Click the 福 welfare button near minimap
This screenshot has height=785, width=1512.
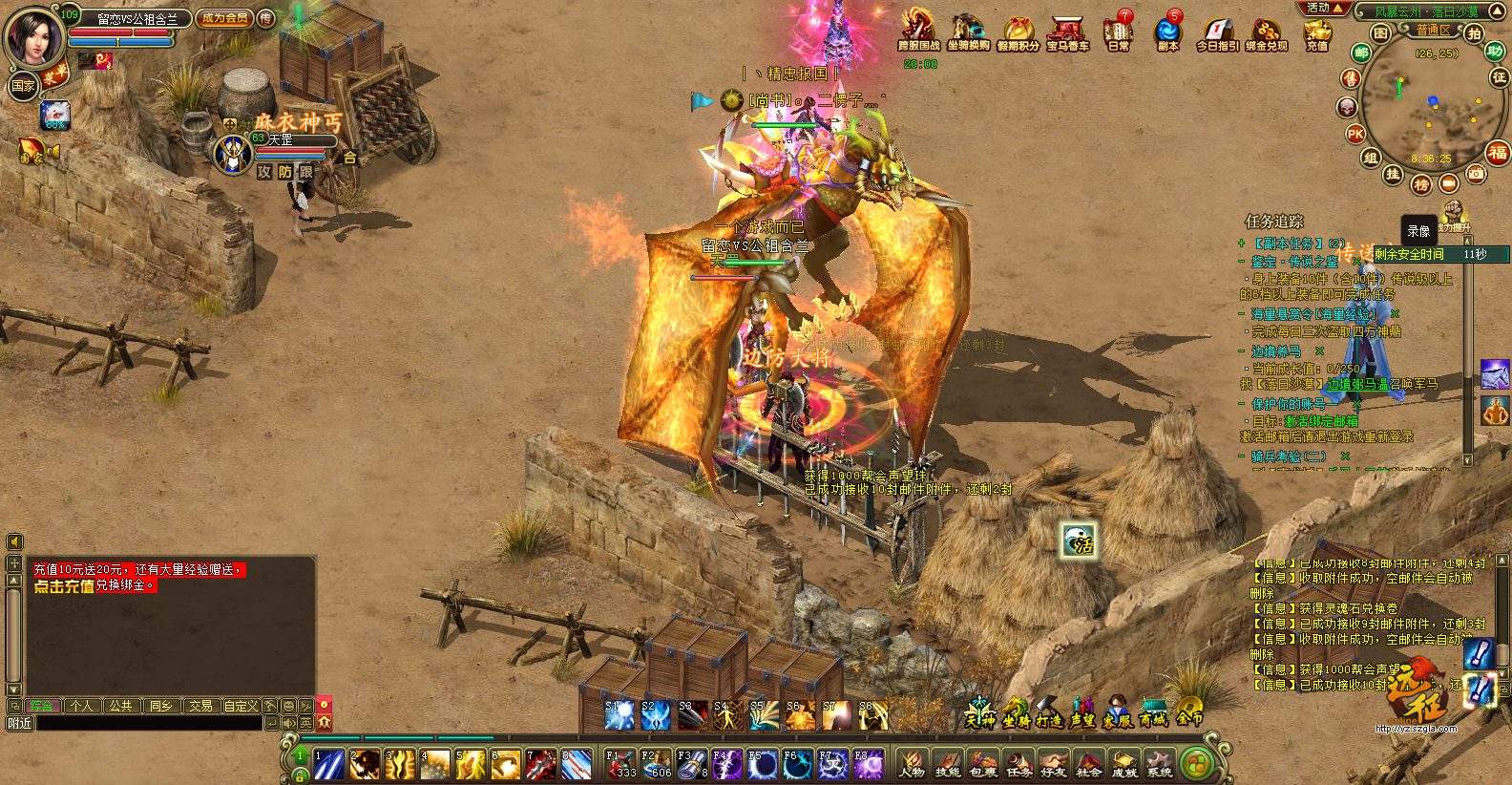point(1497,152)
